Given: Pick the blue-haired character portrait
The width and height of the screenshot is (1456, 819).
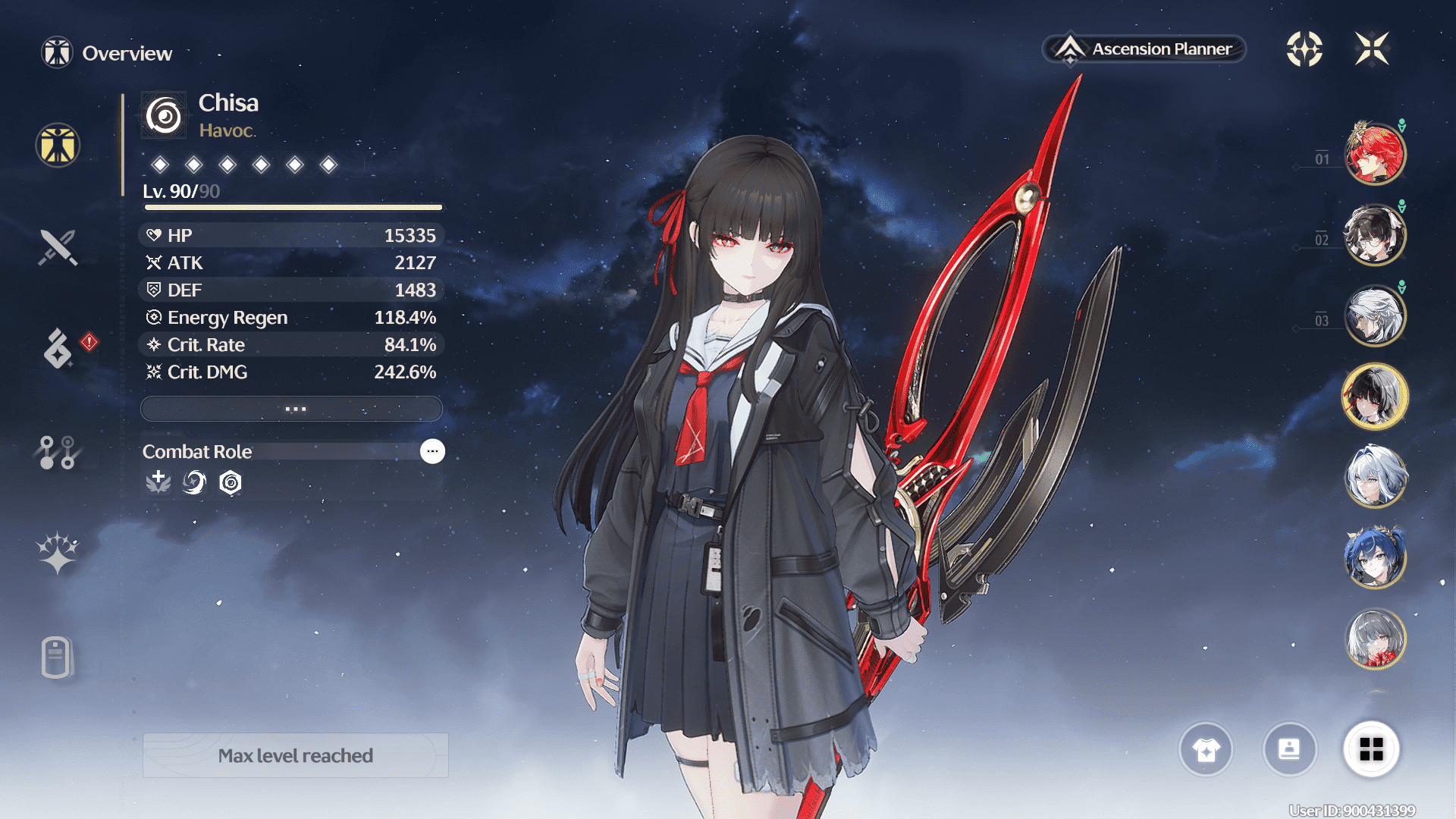Looking at the screenshot, I should click(1374, 557).
